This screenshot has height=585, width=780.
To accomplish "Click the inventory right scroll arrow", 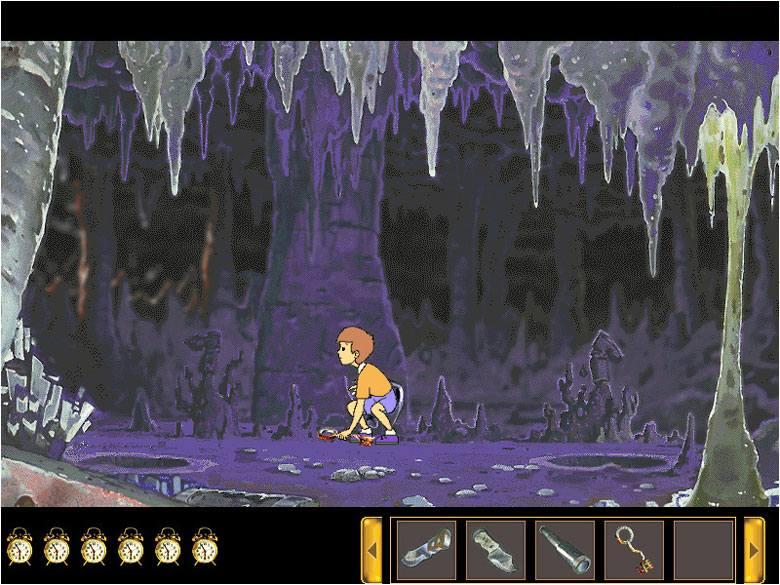I will (x=755, y=549).
